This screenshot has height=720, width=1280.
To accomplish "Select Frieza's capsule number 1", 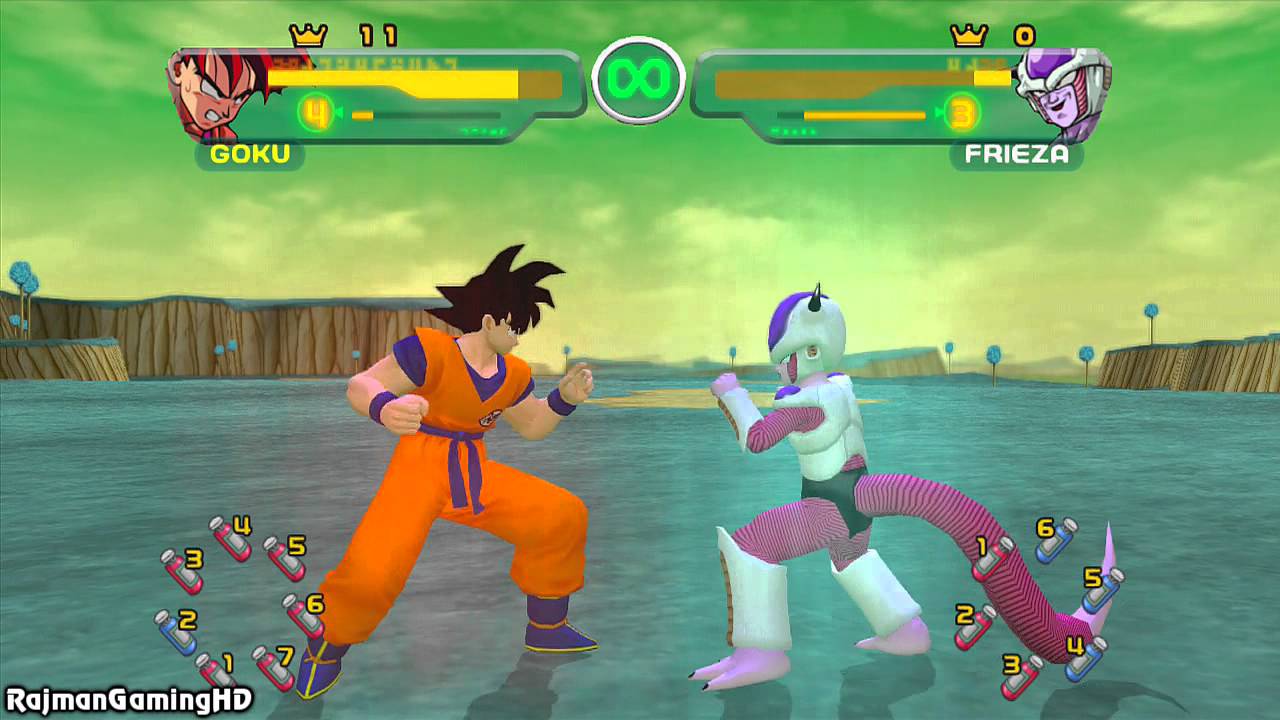I will tap(992, 557).
